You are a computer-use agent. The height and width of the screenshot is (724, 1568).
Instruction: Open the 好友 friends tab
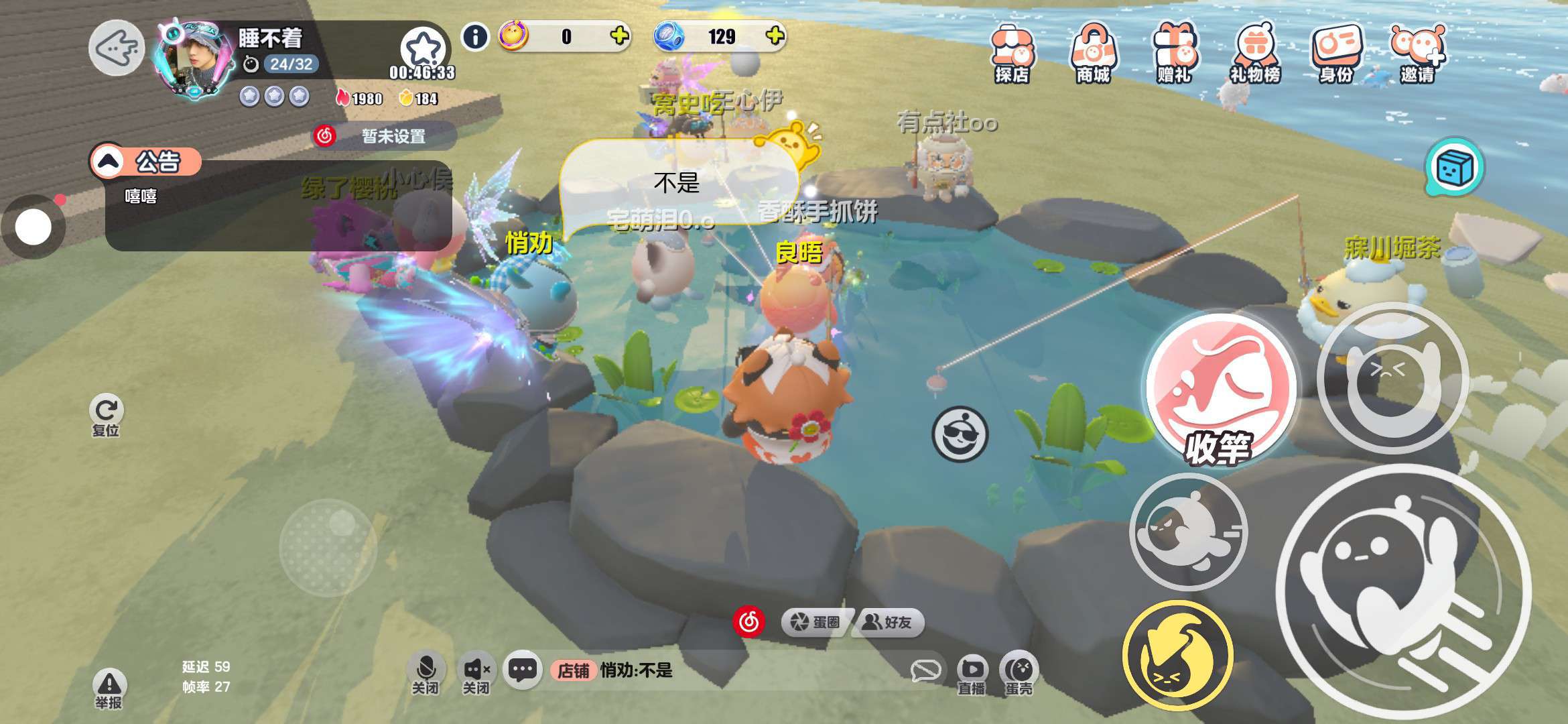(888, 623)
